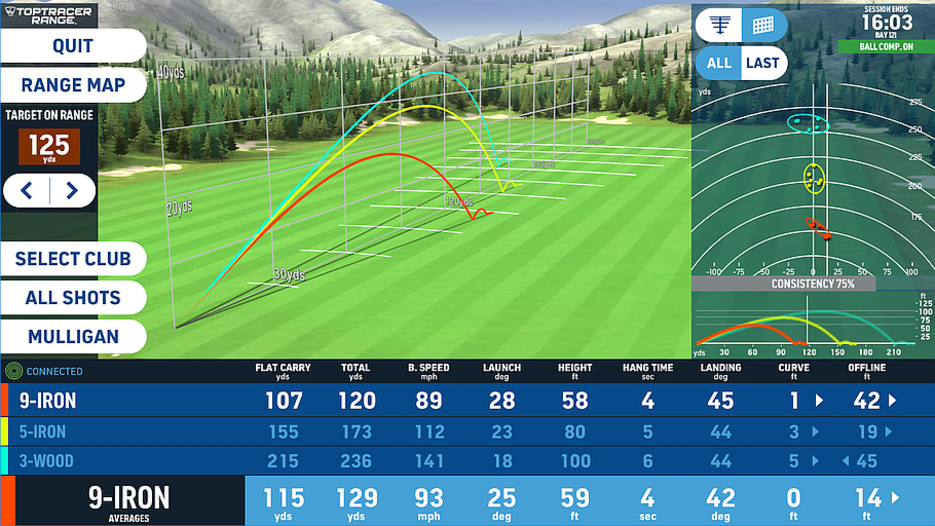Select the 9-IRON shot row
Image resolution: width=935 pixels, height=526 pixels.
(467, 401)
